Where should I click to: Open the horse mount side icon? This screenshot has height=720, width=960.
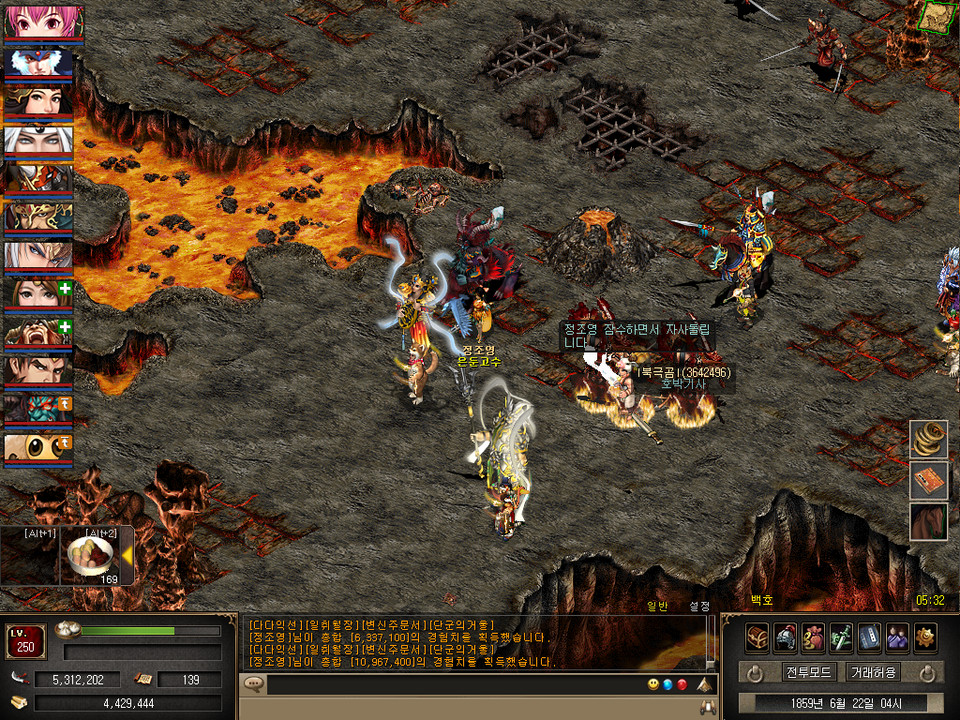click(x=929, y=522)
